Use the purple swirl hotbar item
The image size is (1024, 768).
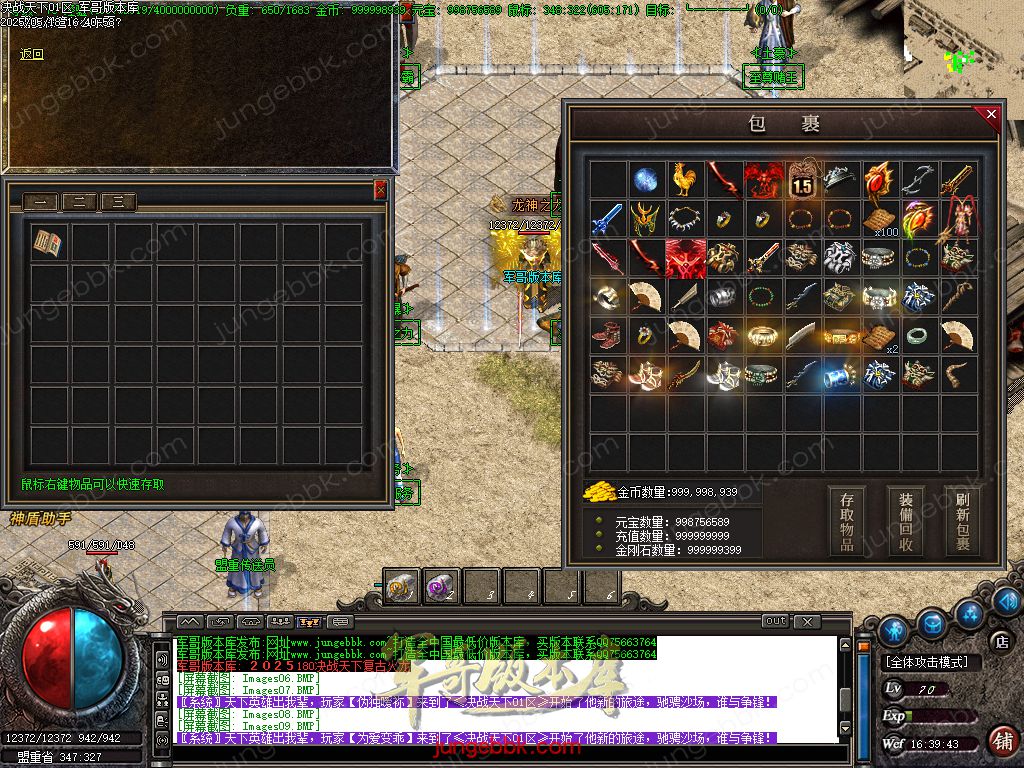tap(442, 587)
